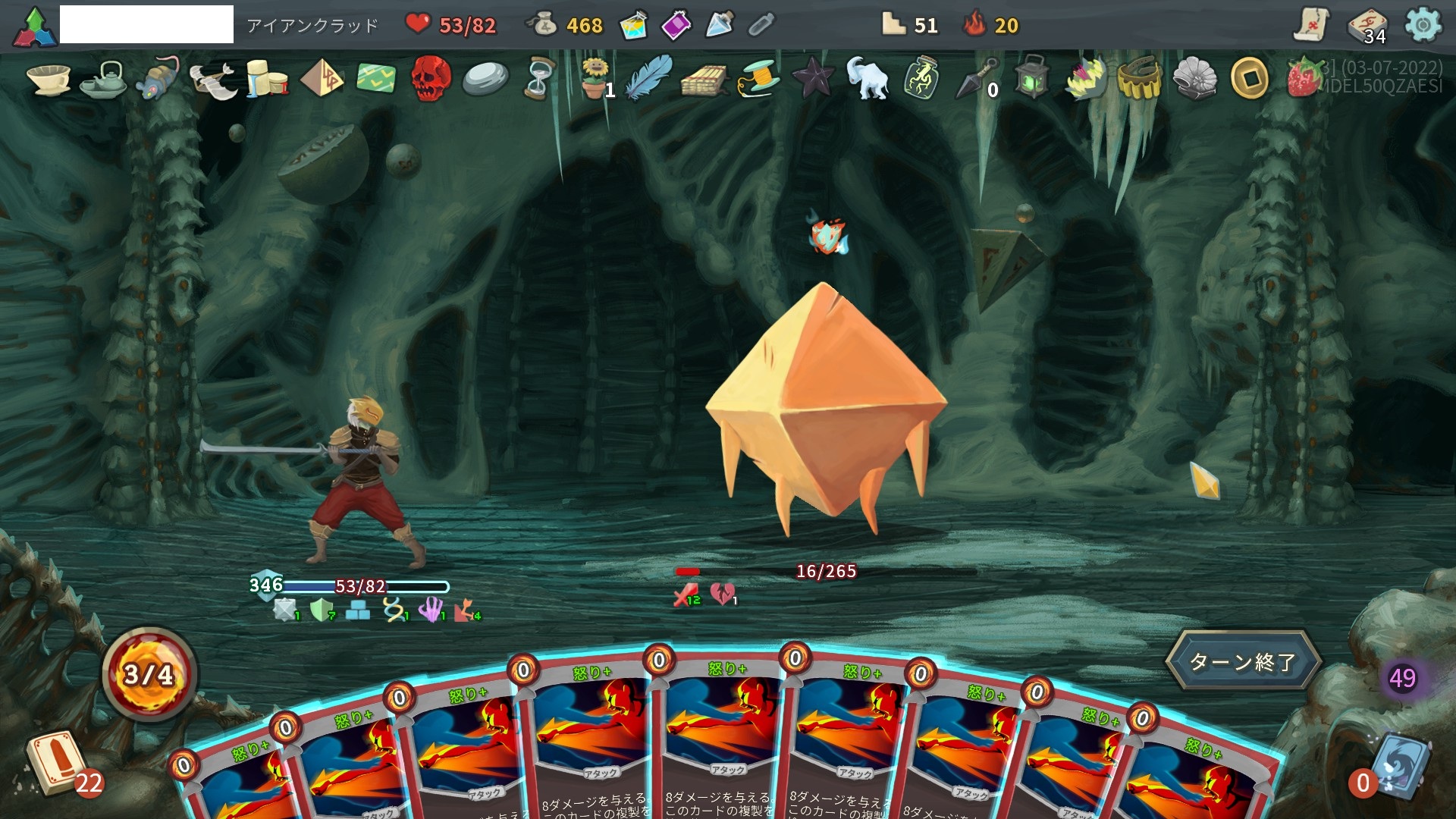Screen dimensions: 1456x819
Task: Open the map scroll icon
Action: tap(1311, 26)
